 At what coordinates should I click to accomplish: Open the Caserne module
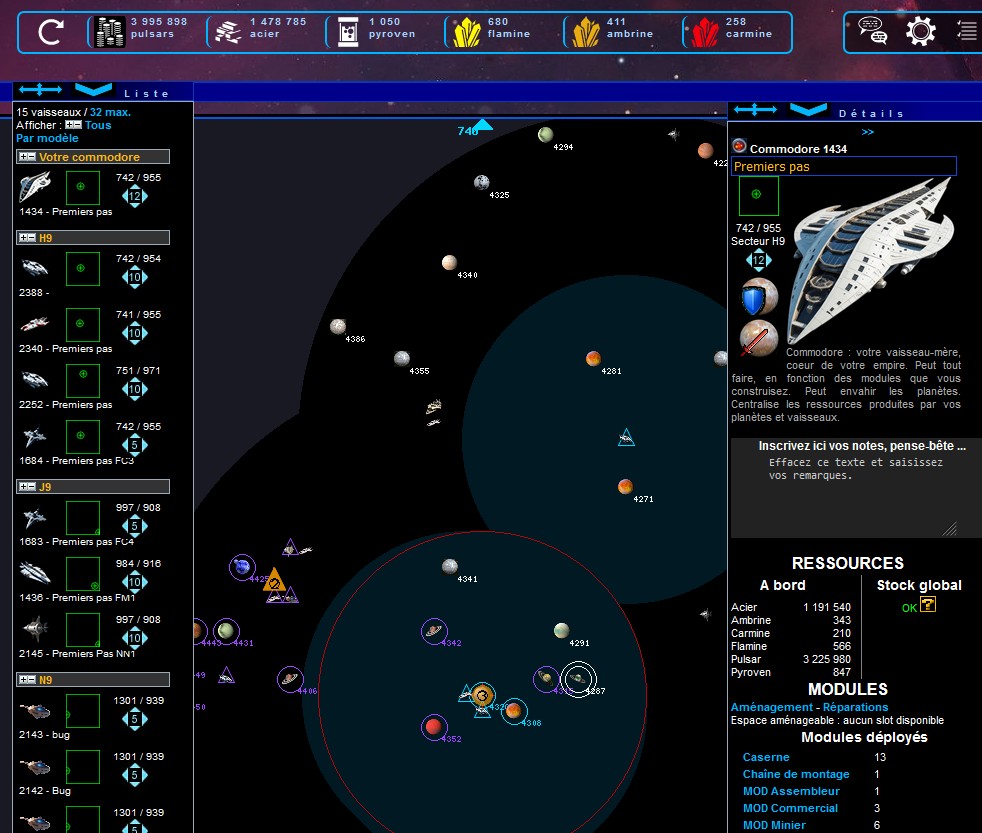point(766,757)
